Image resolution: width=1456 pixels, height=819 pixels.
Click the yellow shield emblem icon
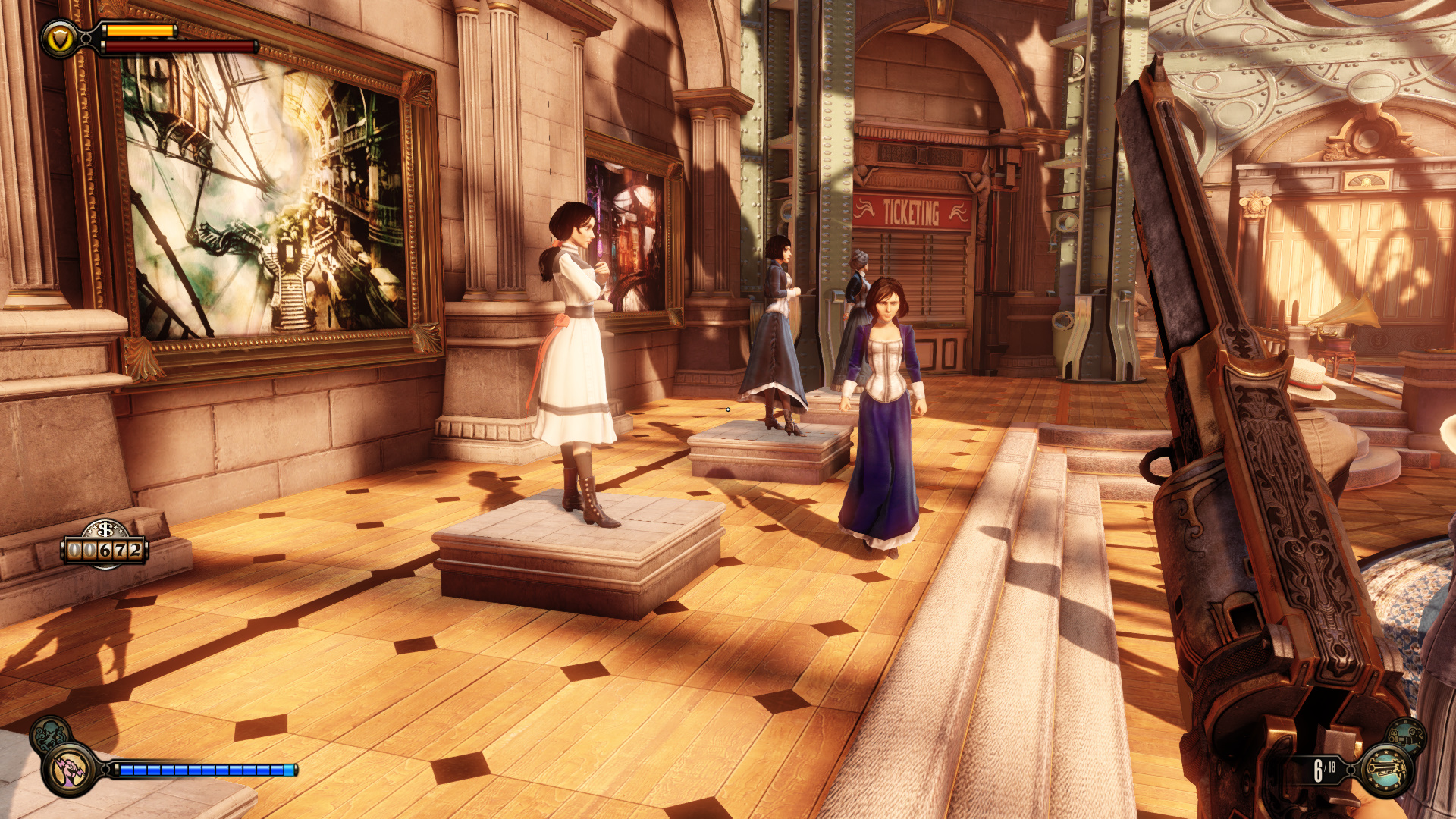[59, 39]
